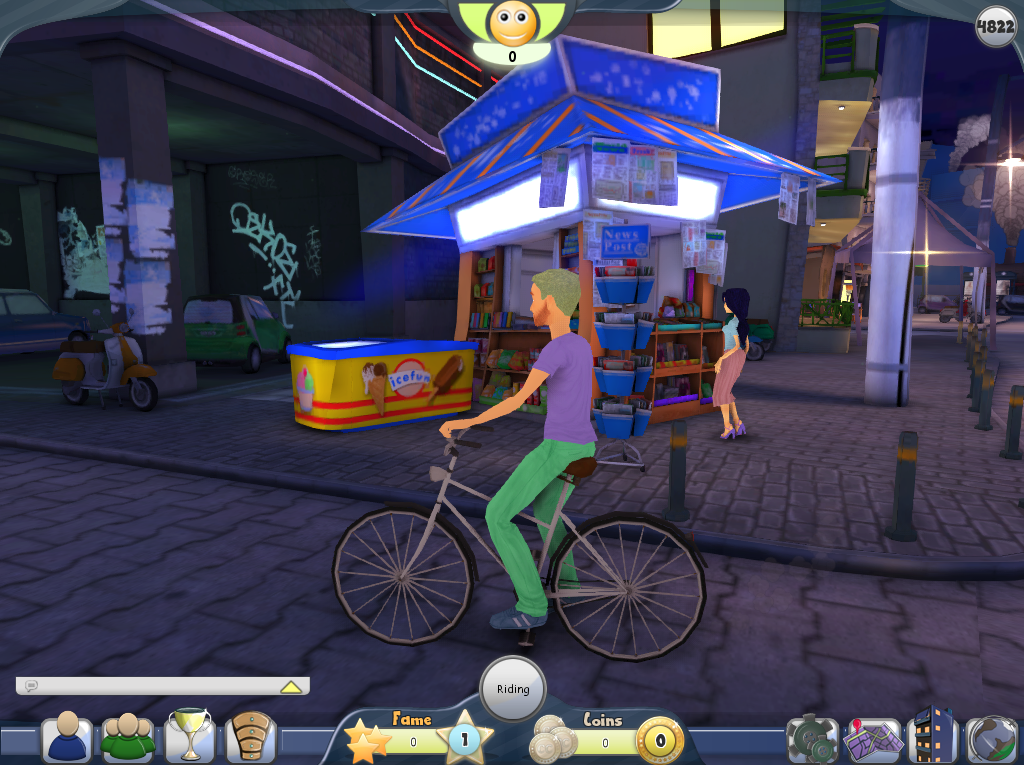Screen dimensions: 1024x765
Task: Open the gears settings icon
Action: pyautogui.click(x=811, y=739)
